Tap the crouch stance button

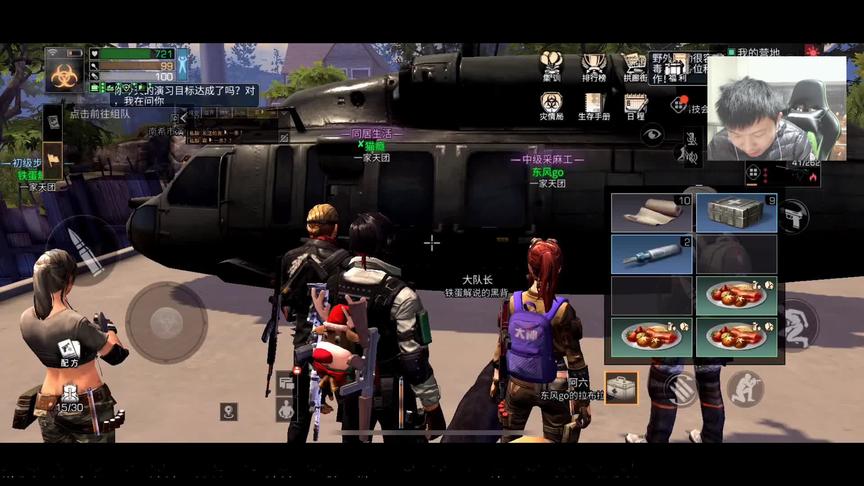(744, 387)
